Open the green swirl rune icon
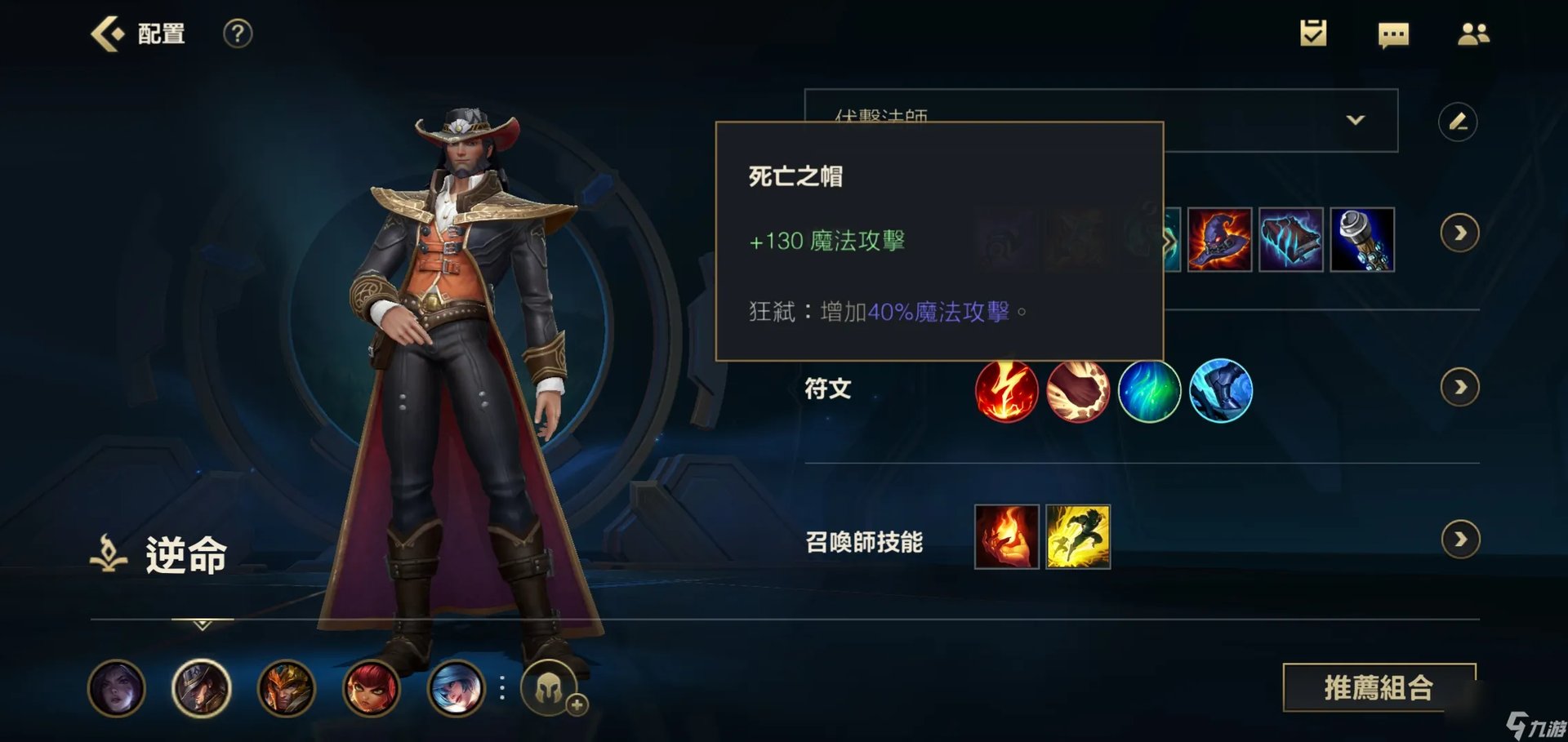 click(1150, 390)
